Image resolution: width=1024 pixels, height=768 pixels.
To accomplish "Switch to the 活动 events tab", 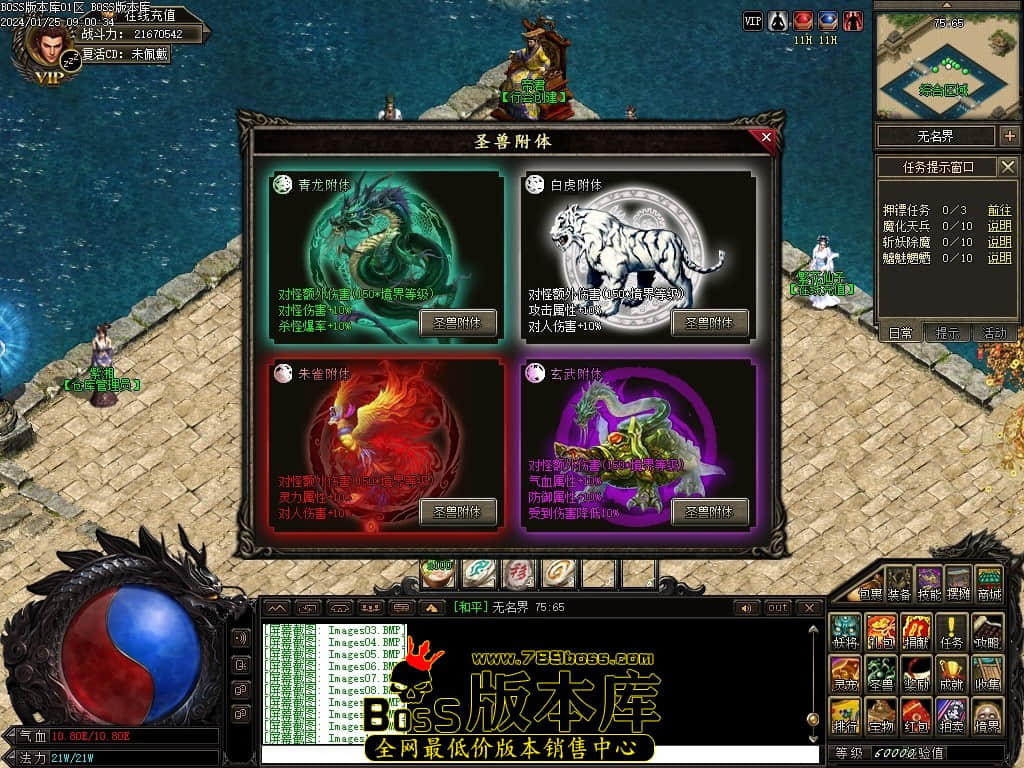I will tap(994, 334).
